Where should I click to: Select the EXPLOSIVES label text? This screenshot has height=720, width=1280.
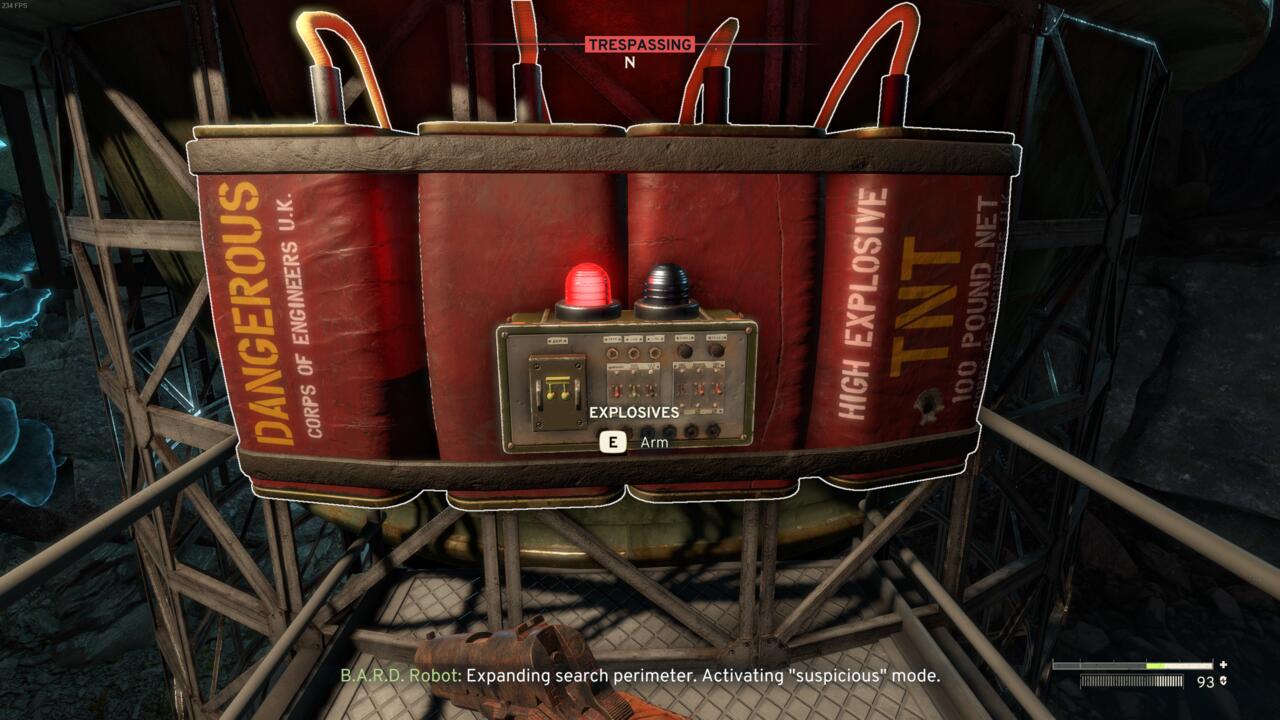pos(633,411)
